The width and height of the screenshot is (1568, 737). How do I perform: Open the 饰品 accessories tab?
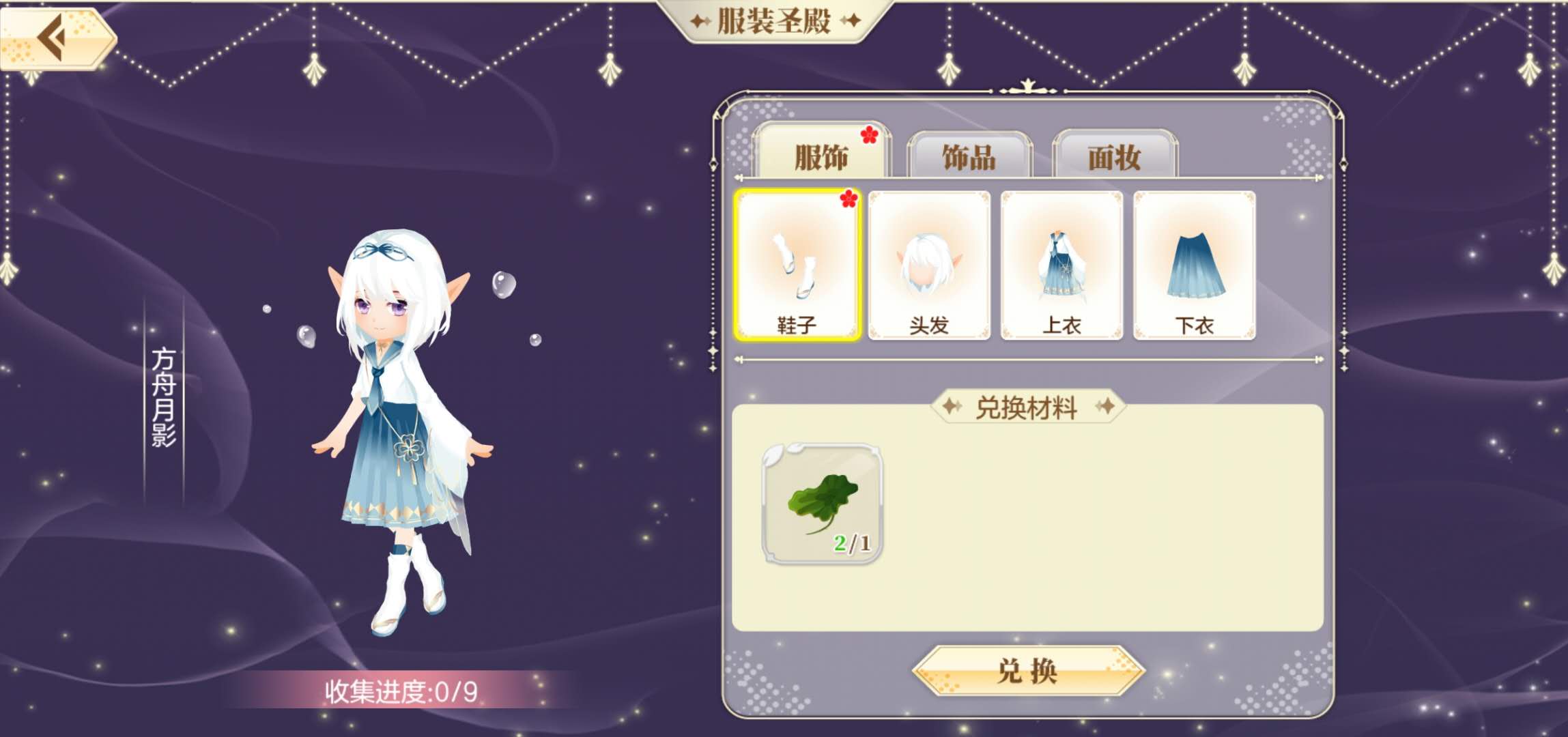click(969, 156)
